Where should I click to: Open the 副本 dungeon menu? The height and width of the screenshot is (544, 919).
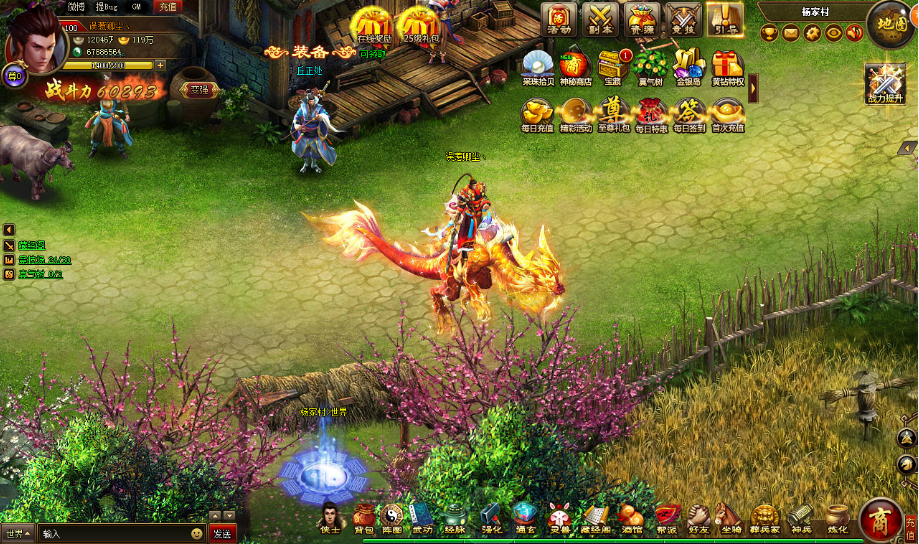[602, 18]
